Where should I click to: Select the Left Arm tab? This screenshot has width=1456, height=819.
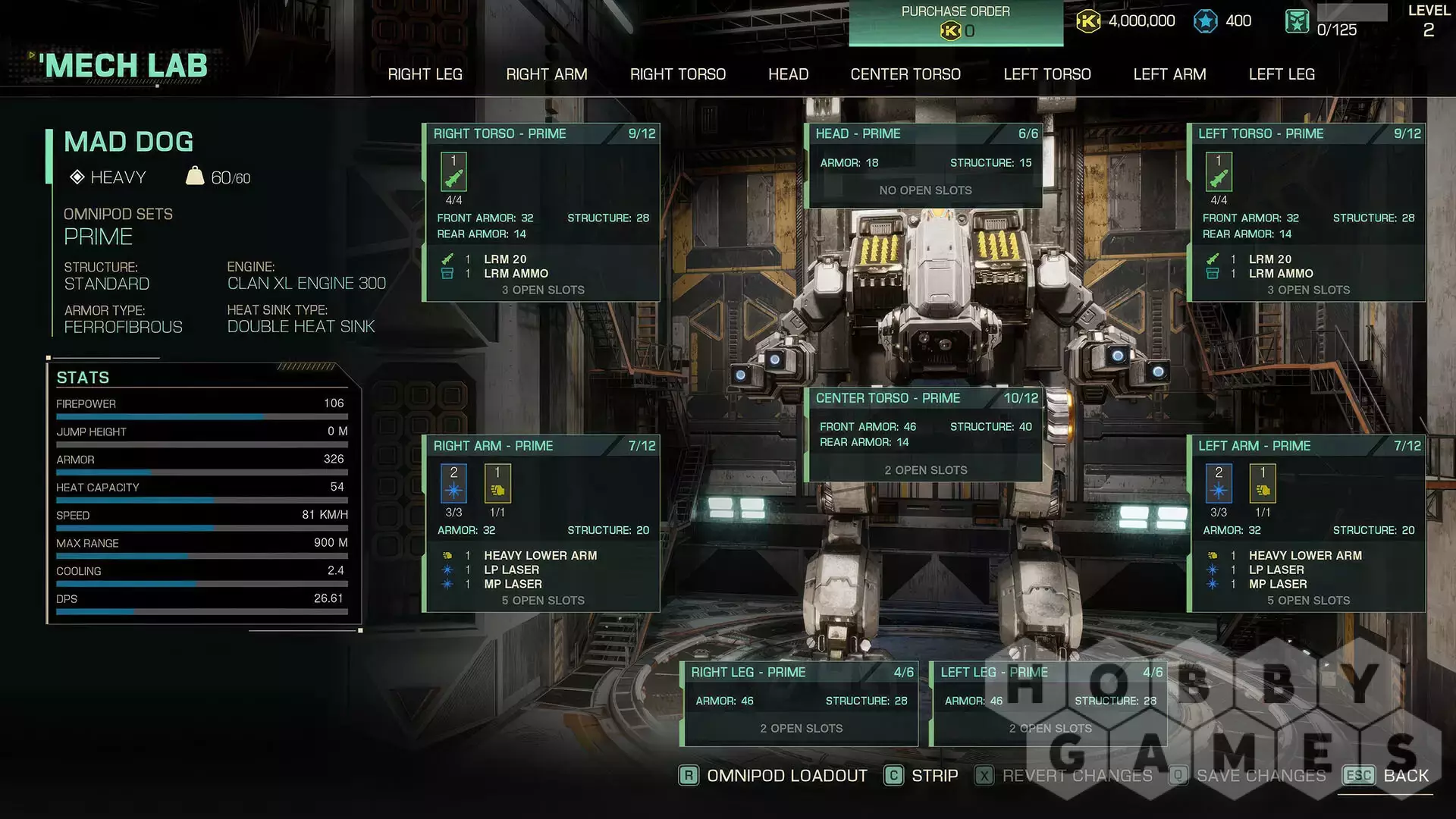click(1169, 74)
